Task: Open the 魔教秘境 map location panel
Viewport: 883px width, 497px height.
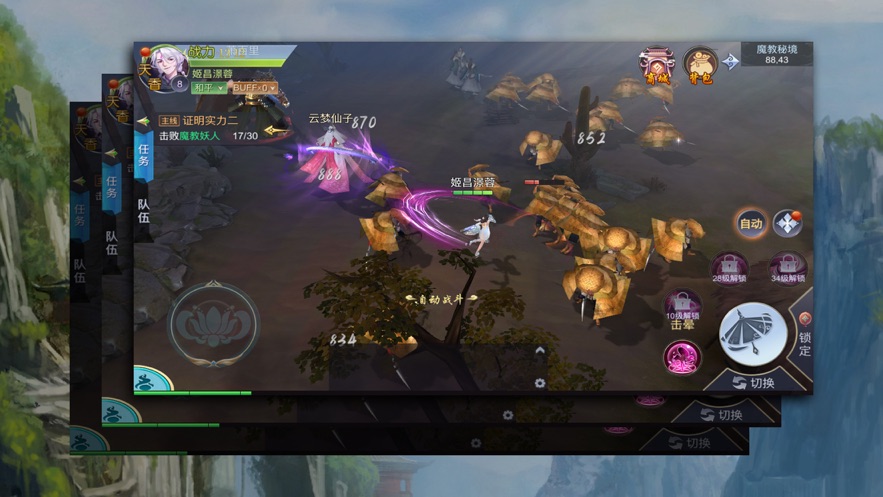Action: pyautogui.click(x=775, y=54)
